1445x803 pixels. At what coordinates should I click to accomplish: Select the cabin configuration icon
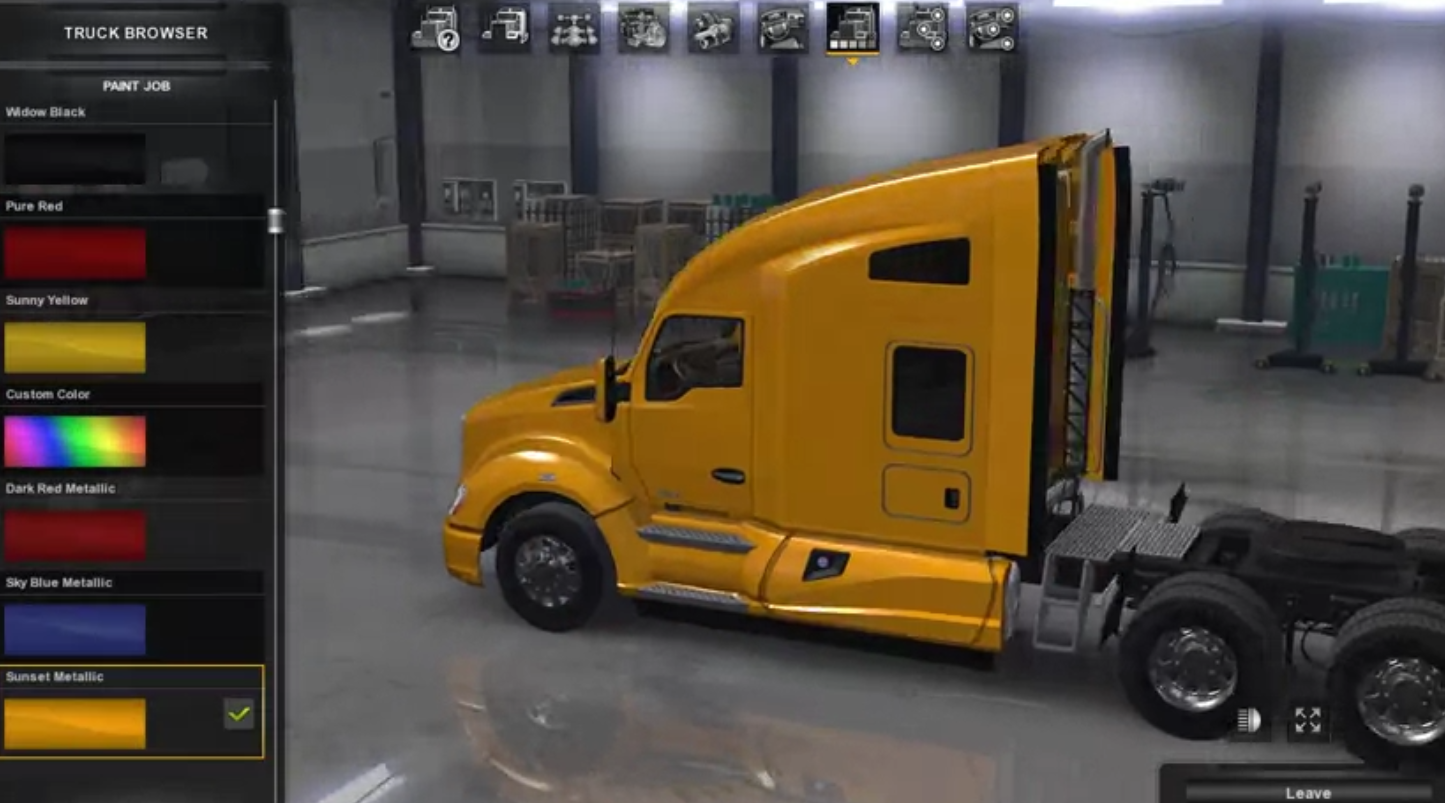pyautogui.click(x=505, y=27)
